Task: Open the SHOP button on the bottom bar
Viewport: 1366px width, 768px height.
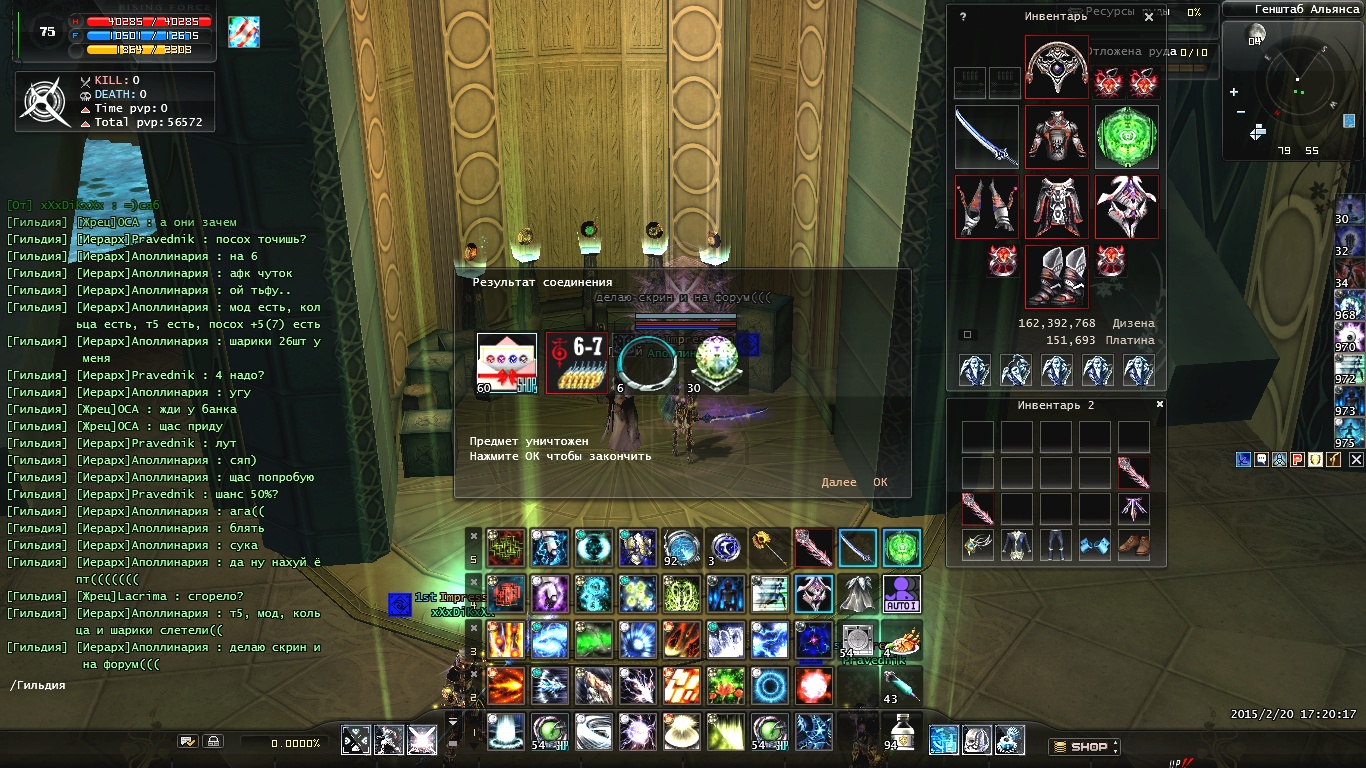Action: (x=1085, y=746)
